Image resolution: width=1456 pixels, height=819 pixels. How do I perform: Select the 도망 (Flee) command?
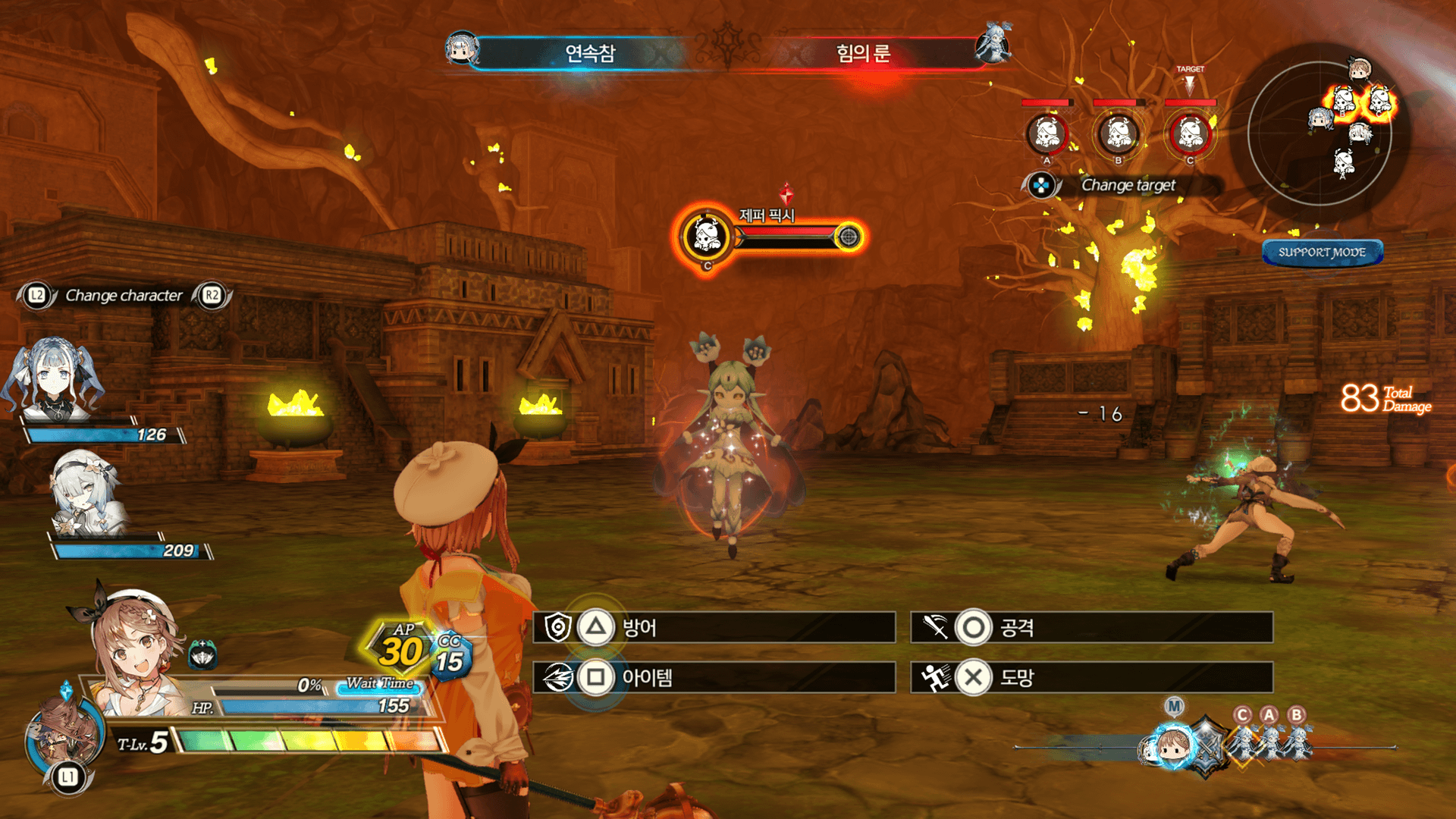[1090, 677]
